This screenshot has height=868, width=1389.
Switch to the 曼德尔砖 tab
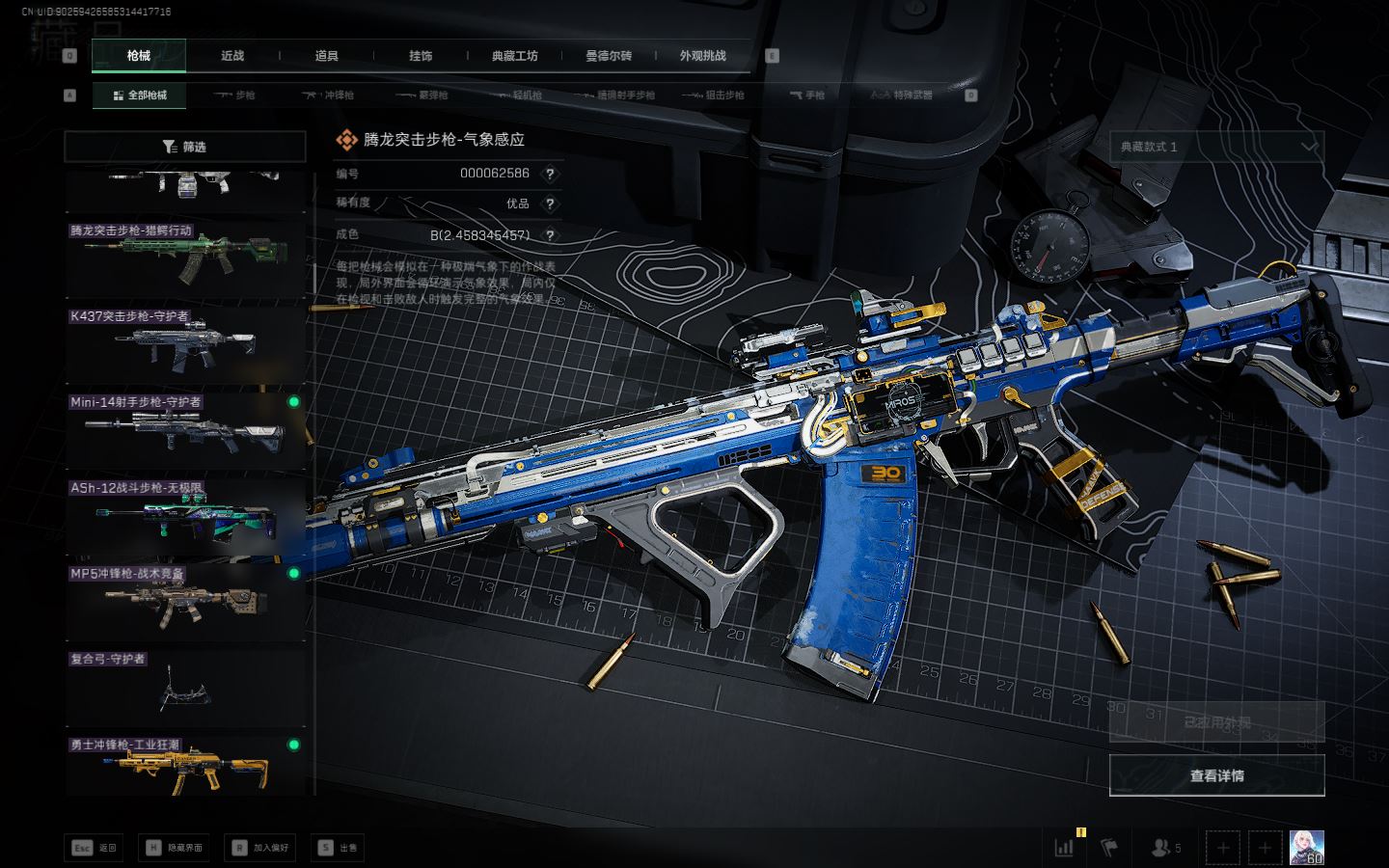[609, 56]
